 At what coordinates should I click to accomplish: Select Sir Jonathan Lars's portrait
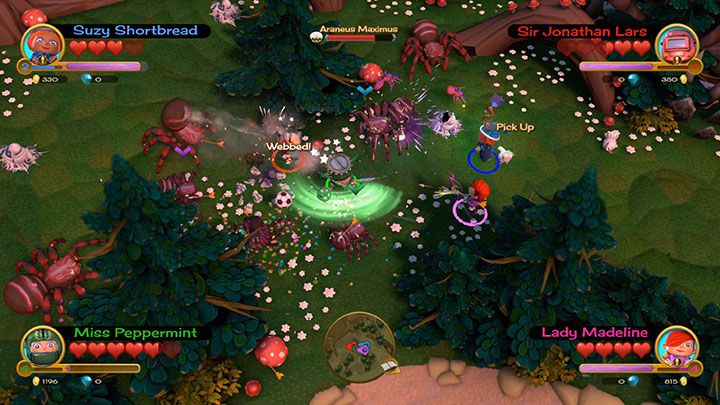[677, 45]
